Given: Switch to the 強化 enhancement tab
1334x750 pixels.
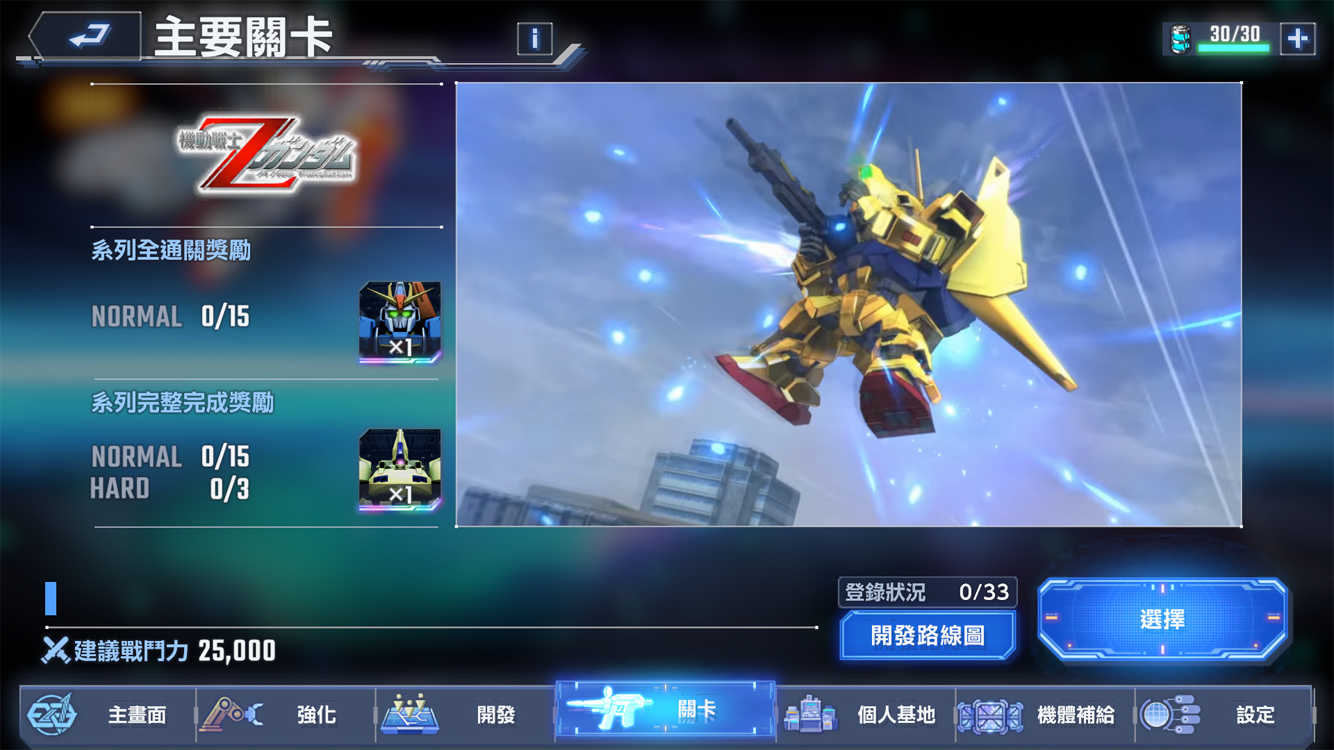Looking at the screenshot, I should click(287, 715).
